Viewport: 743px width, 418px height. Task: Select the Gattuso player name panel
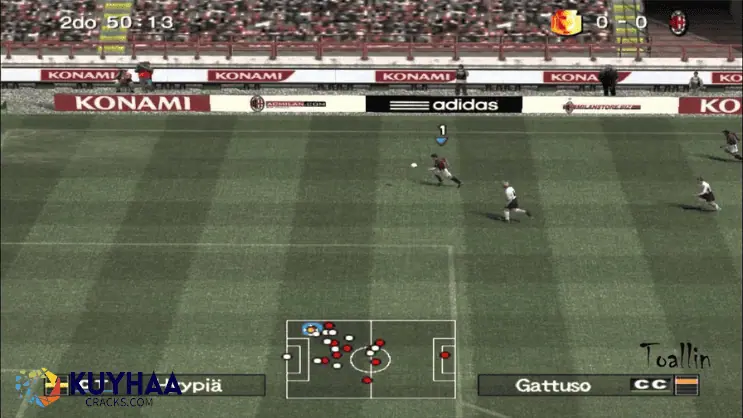552,385
